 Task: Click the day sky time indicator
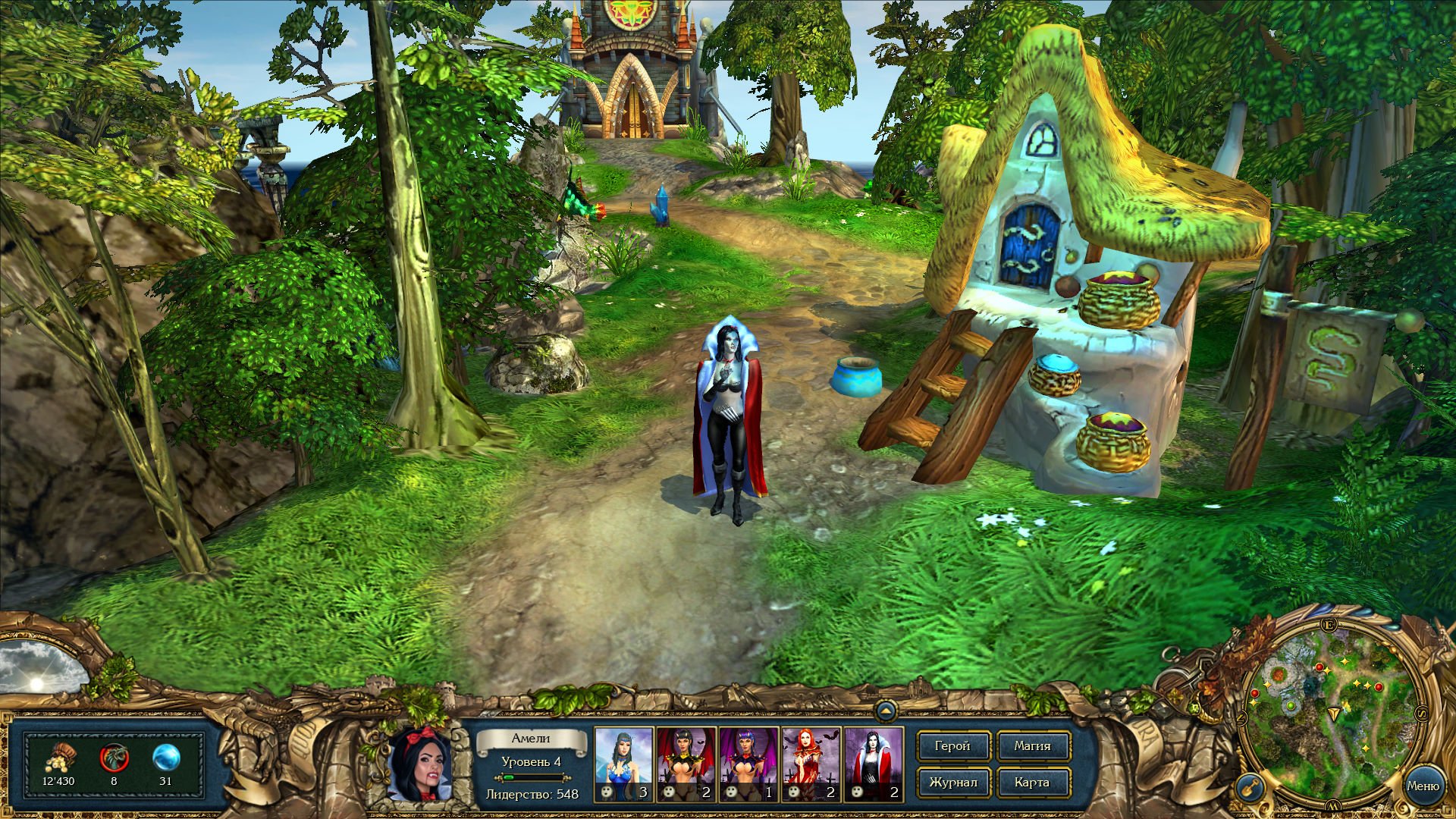tap(42, 667)
